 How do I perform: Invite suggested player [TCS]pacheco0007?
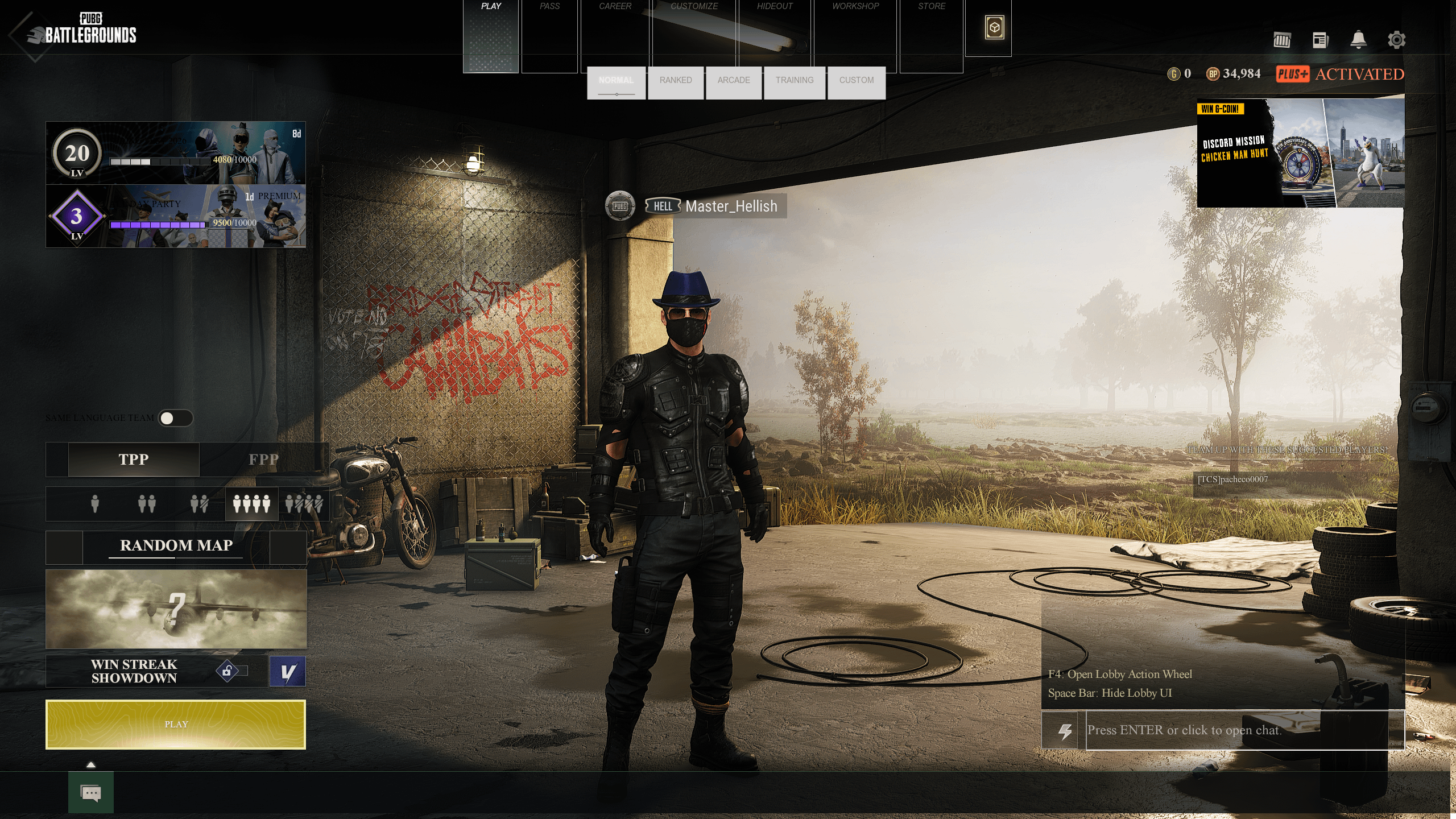1233,479
